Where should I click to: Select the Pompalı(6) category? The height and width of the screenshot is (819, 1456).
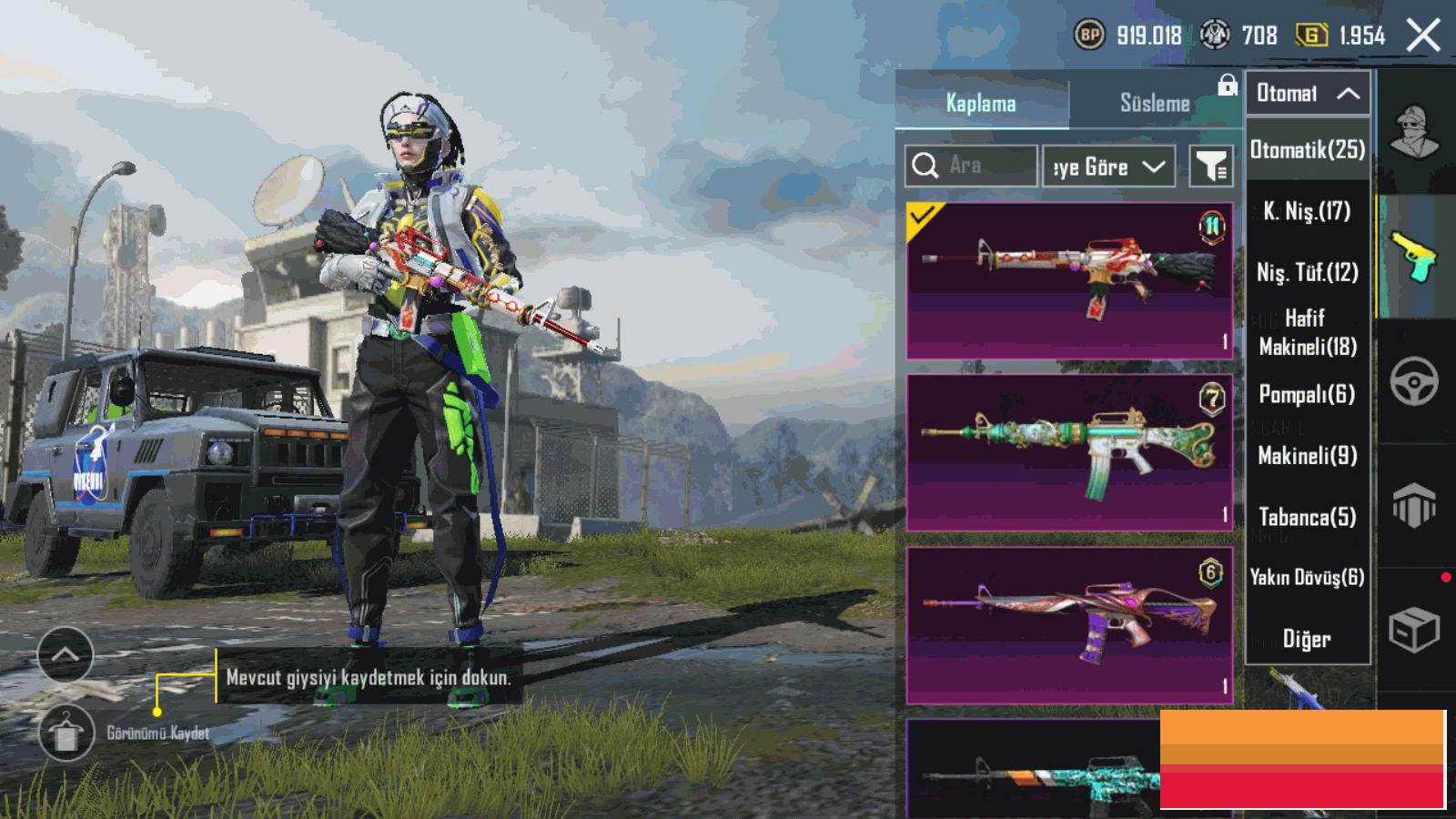pyautogui.click(x=1308, y=394)
